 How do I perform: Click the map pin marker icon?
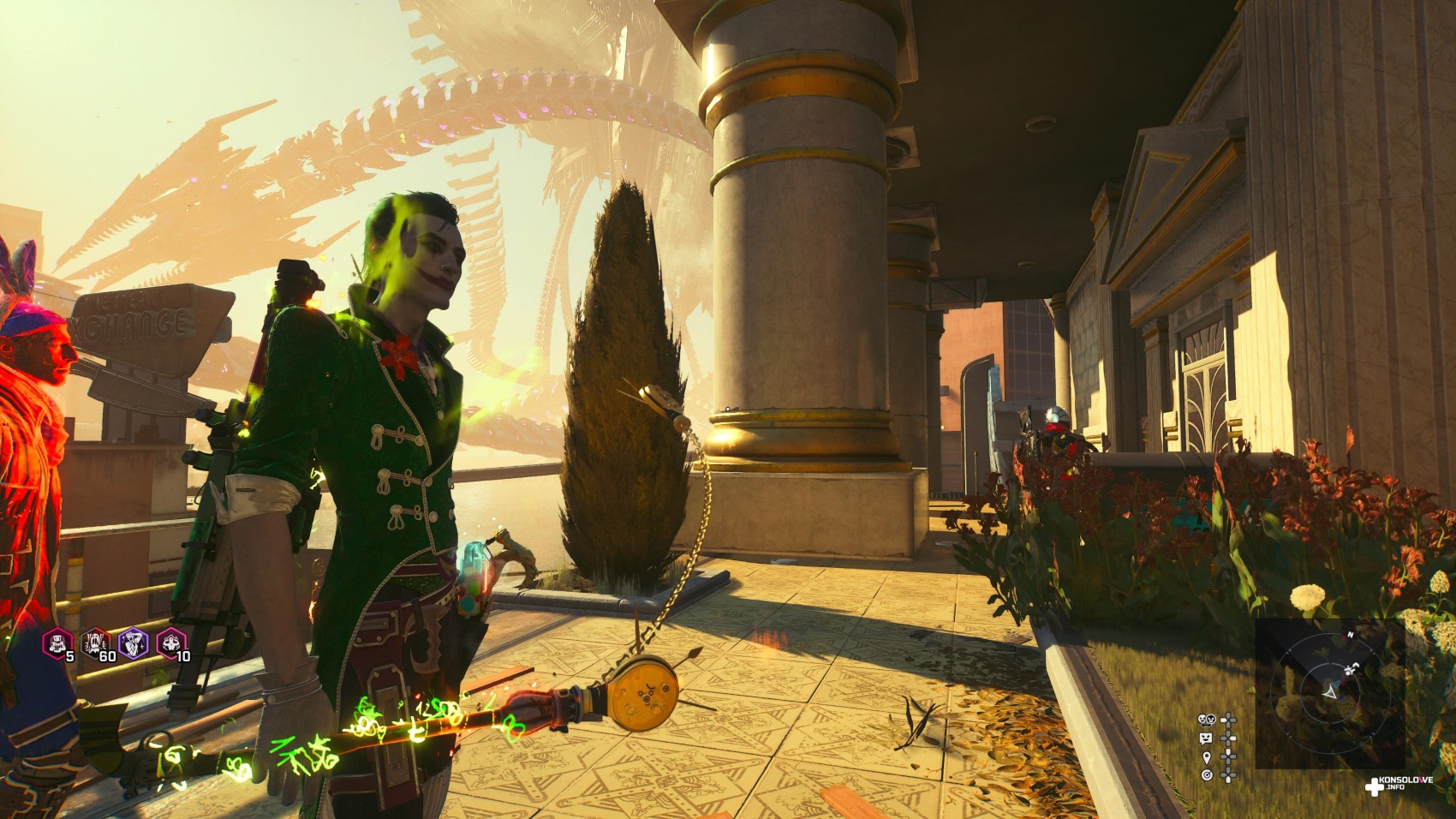[1207, 757]
